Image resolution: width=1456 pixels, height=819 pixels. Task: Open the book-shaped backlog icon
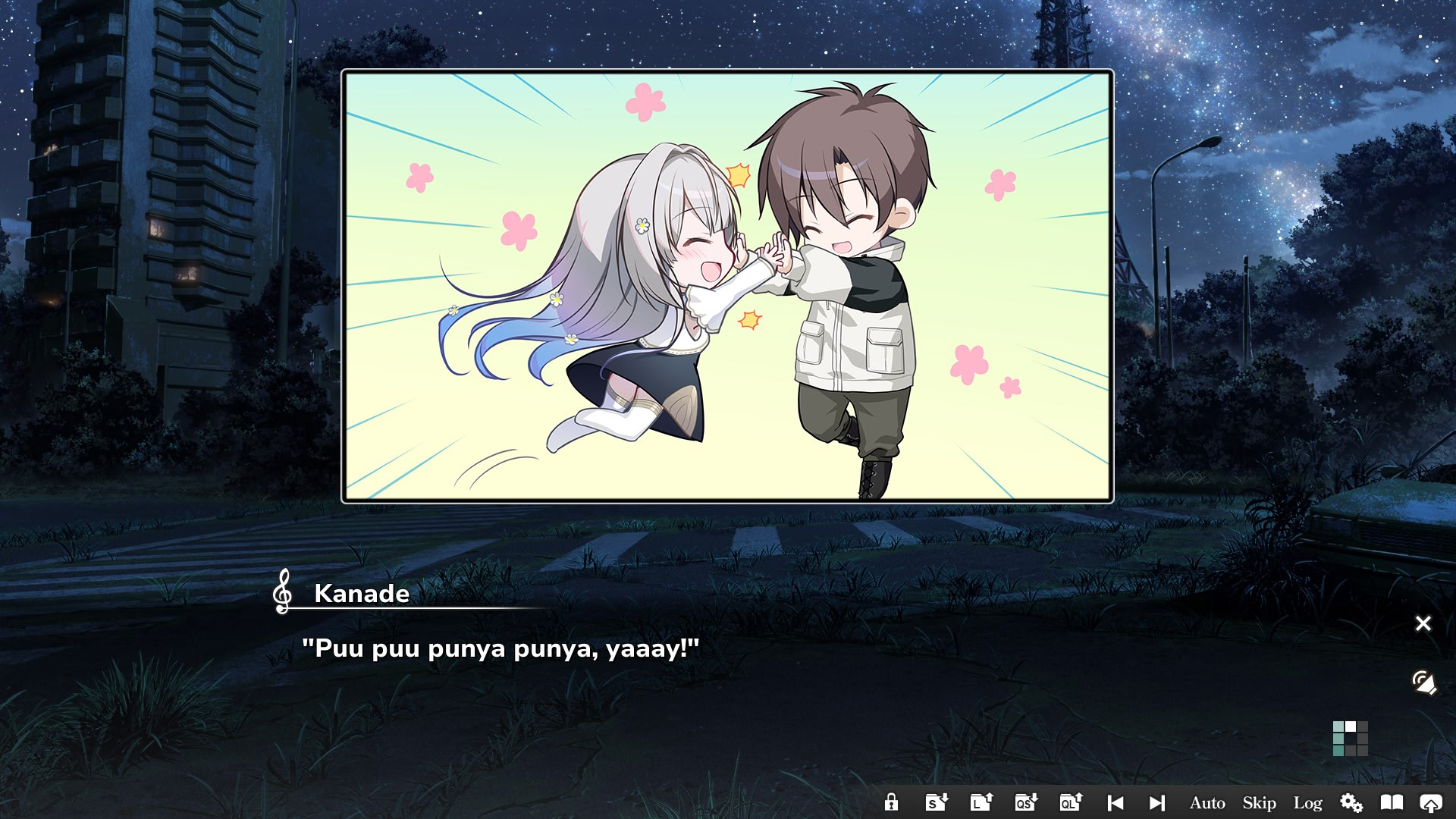click(1393, 802)
